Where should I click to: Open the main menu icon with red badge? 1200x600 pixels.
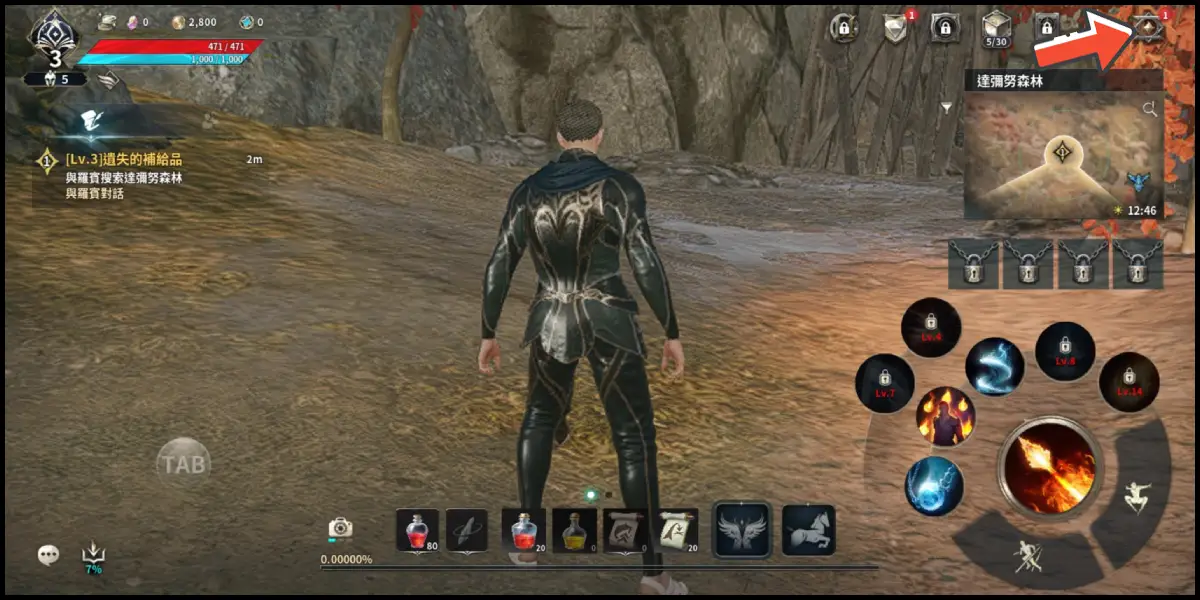click(1148, 29)
